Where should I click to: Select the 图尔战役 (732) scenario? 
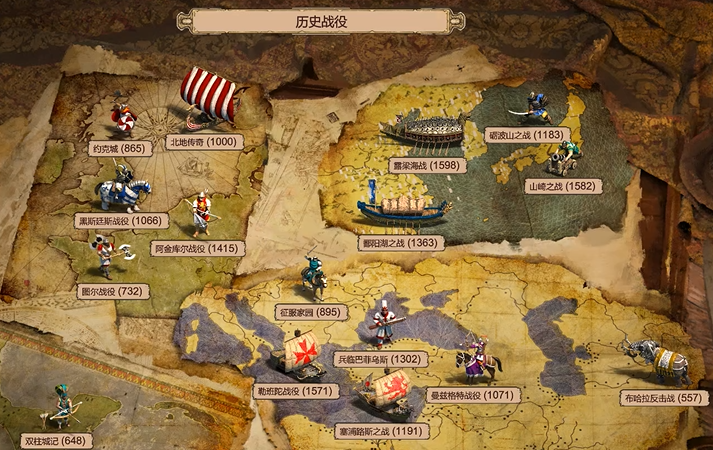coord(112,291)
